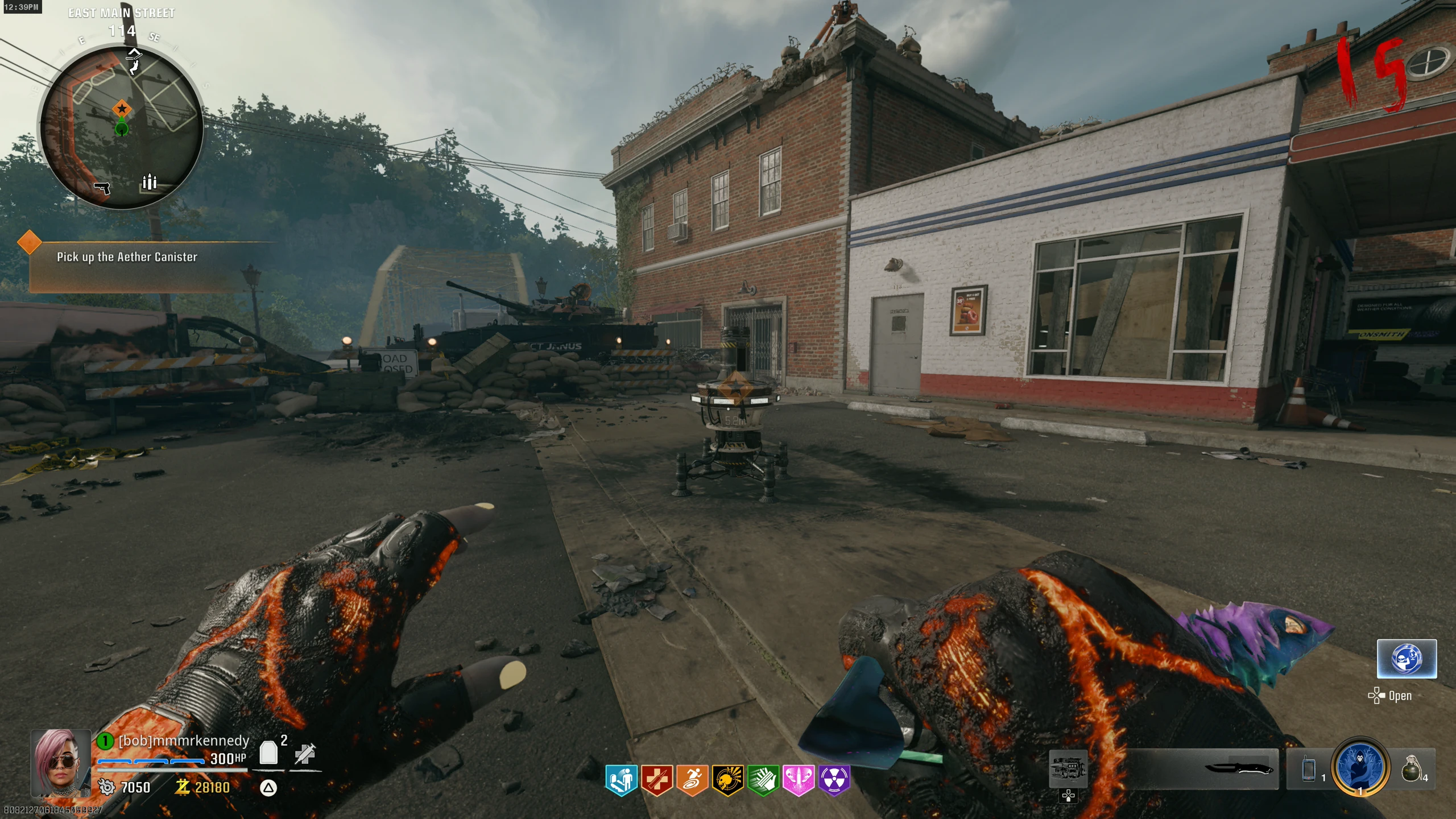Select the frag grenade lethal slot
Viewport: 1456px width, 819px height.
[1412, 769]
